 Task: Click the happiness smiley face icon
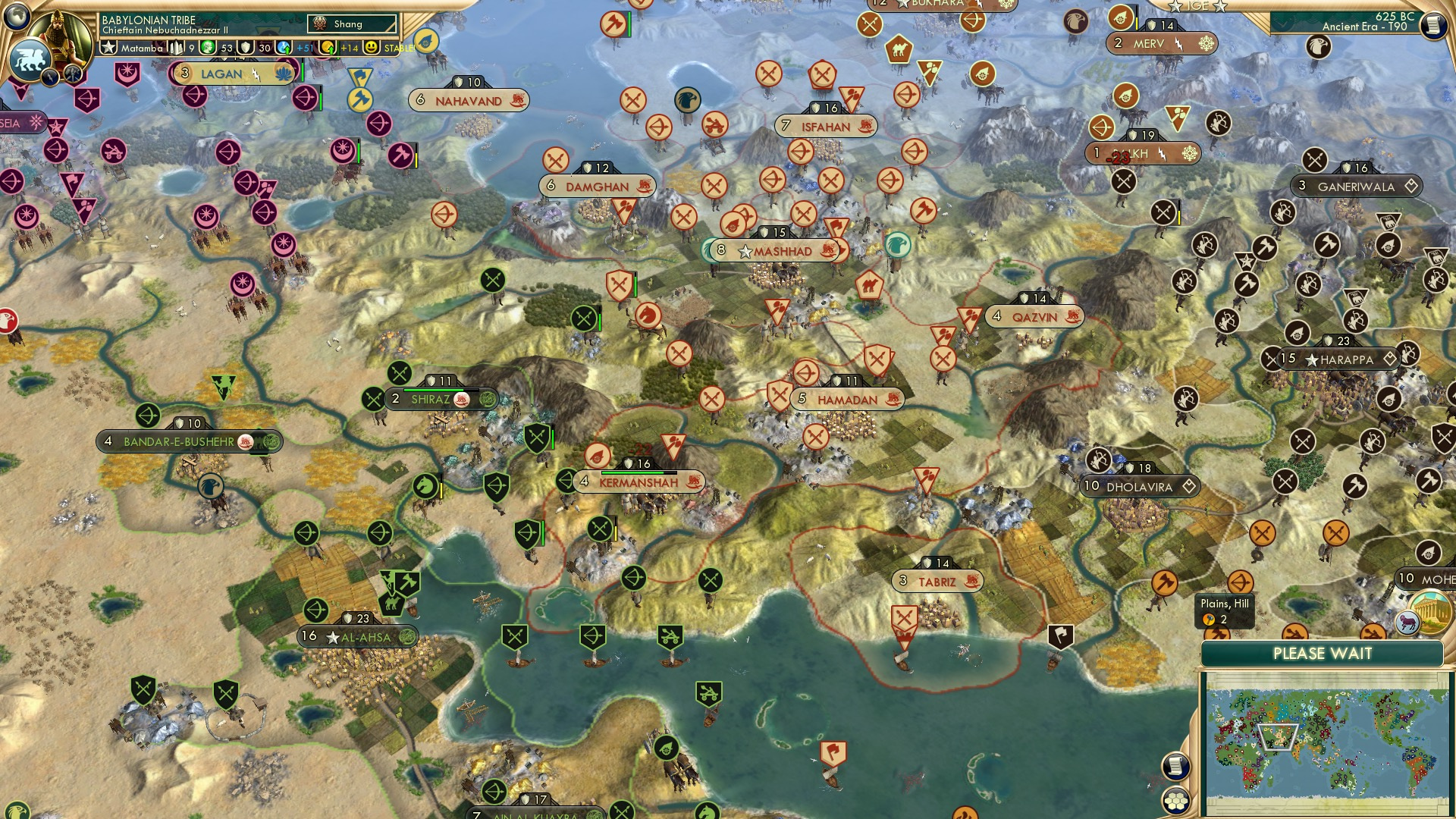tap(371, 47)
